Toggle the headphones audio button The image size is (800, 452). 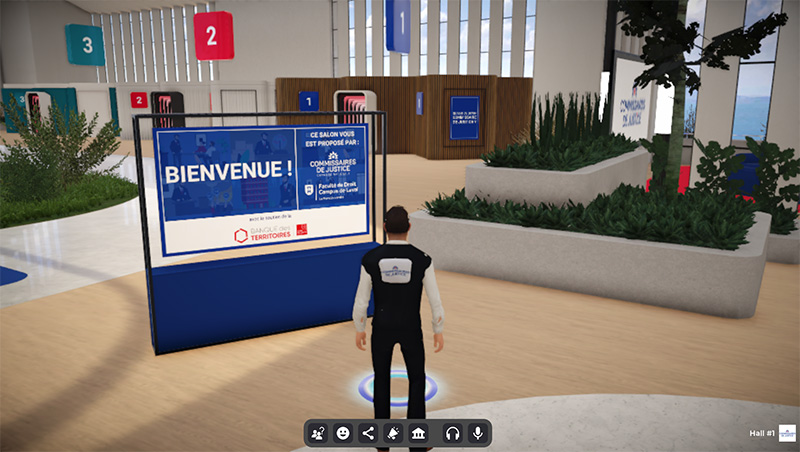(x=452, y=433)
